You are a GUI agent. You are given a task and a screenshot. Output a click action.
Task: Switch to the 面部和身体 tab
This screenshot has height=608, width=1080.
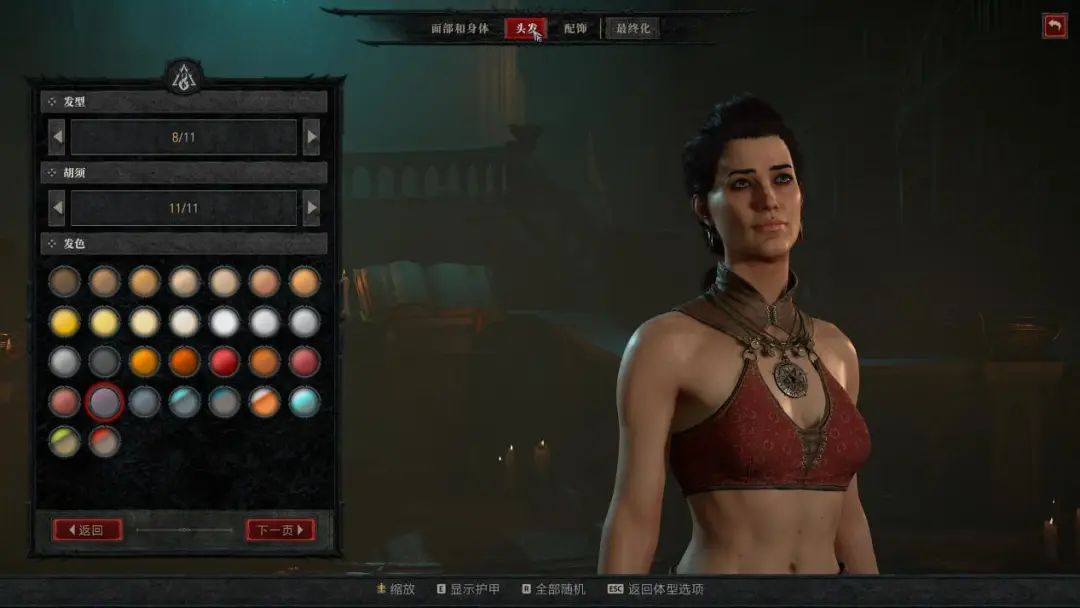click(x=460, y=28)
